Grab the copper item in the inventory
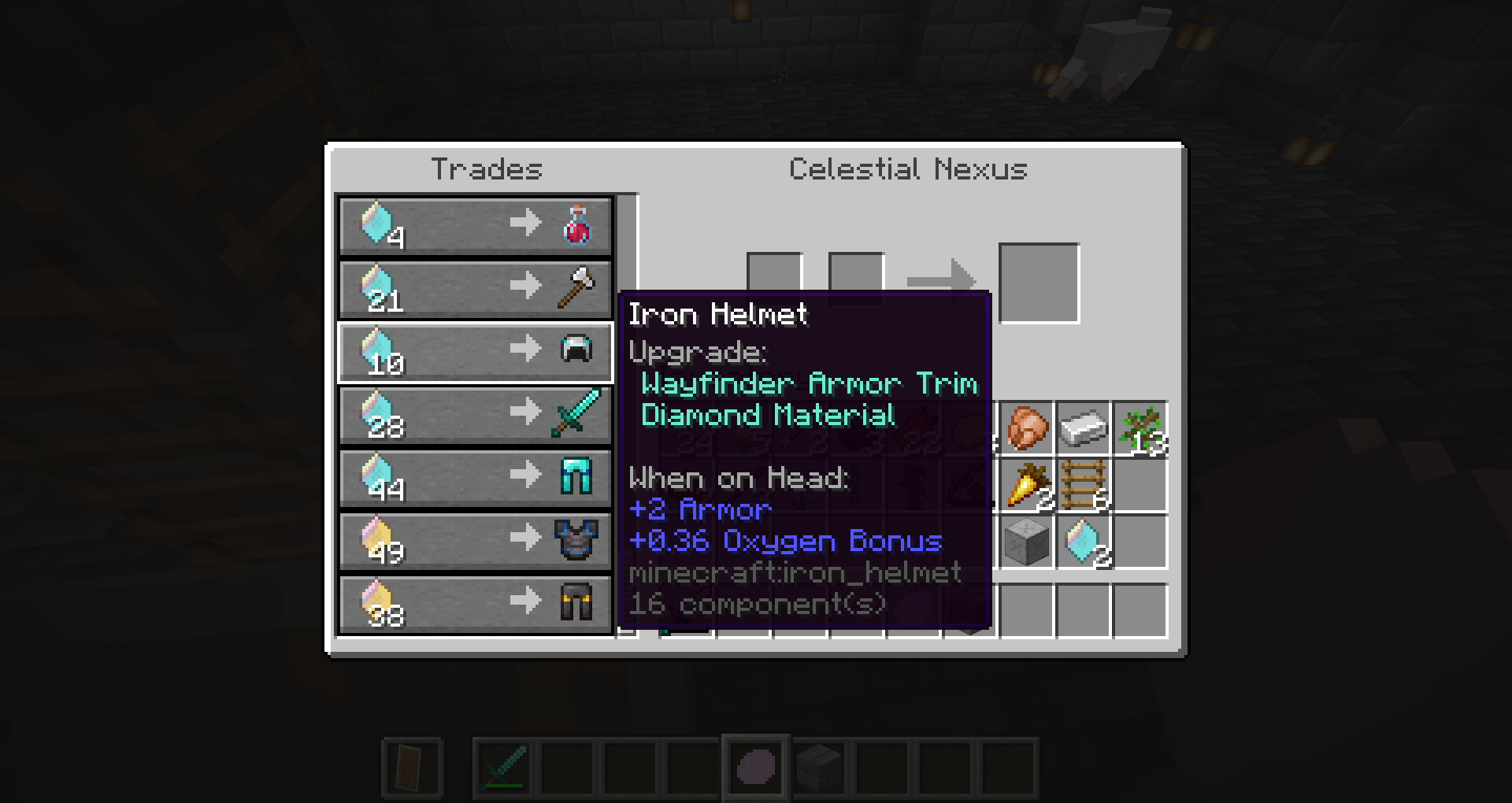This screenshot has height=803, width=1512. pyautogui.click(x=1027, y=427)
